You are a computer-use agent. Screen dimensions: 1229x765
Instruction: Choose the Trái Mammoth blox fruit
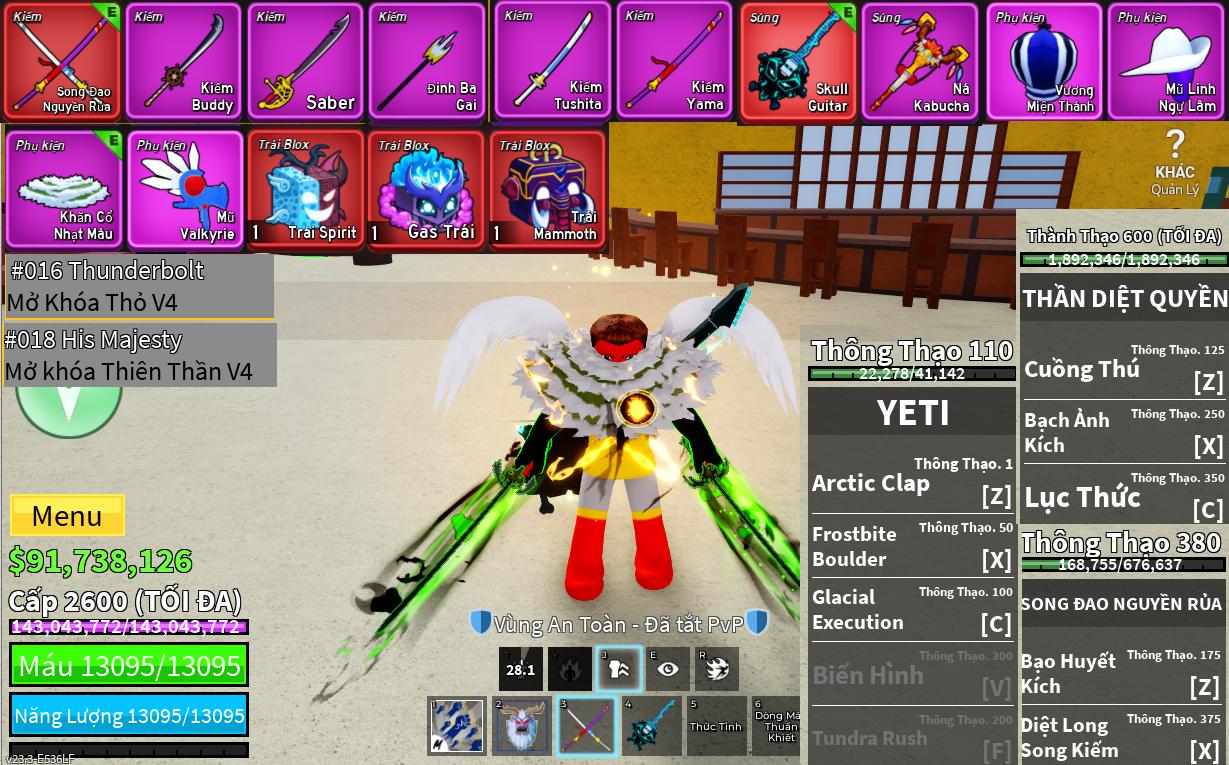(x=548, y=190)
